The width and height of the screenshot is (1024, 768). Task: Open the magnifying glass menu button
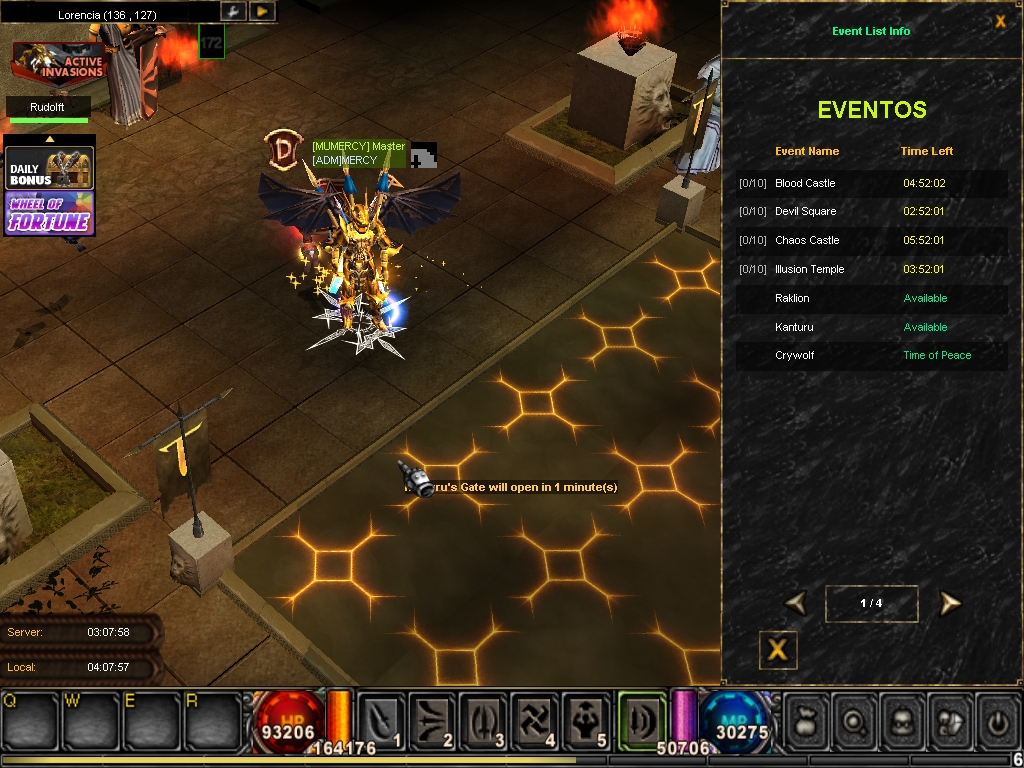click(855, 720)
